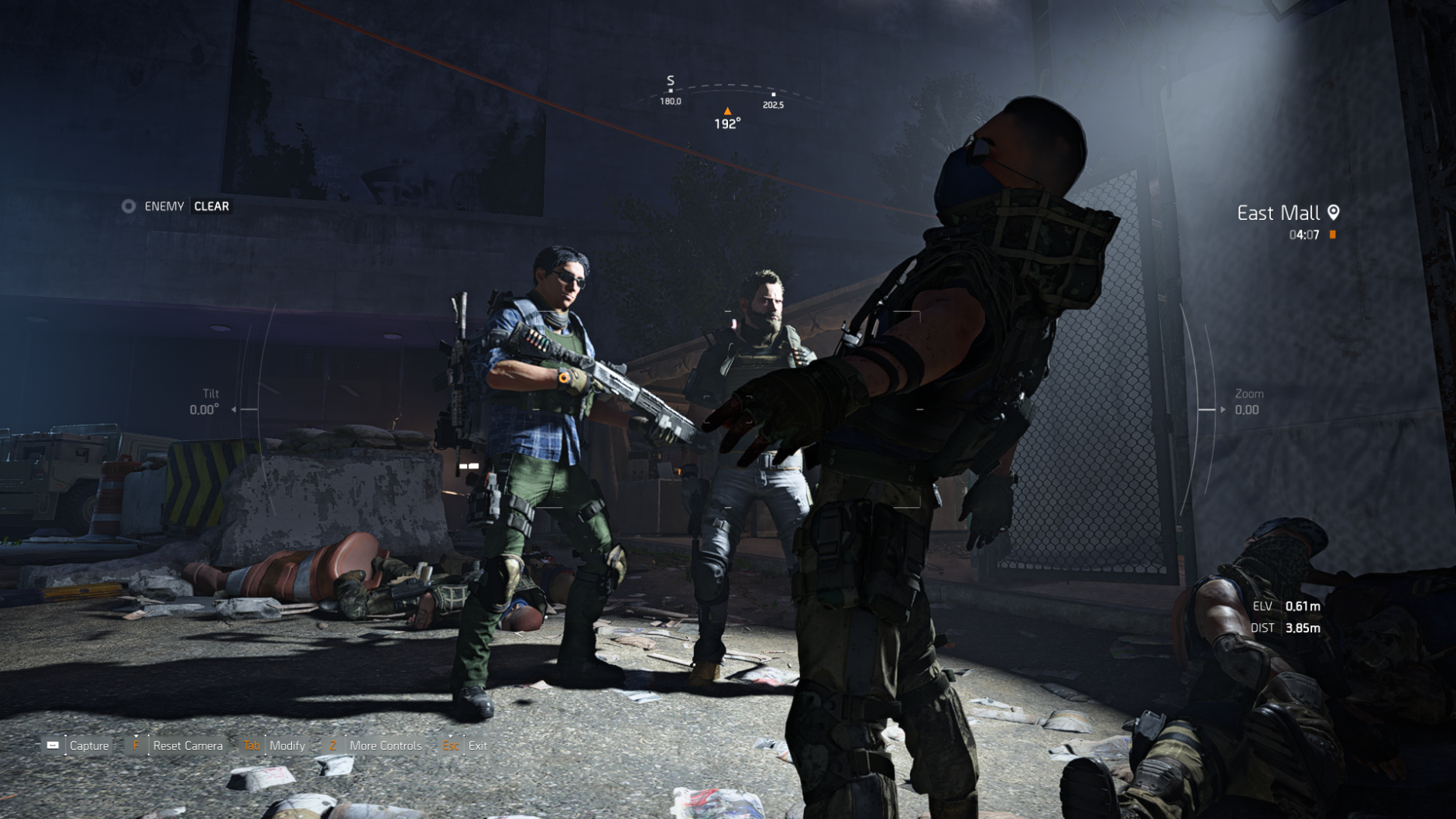
Task: Show More Controls
Action: pos(376,745)
